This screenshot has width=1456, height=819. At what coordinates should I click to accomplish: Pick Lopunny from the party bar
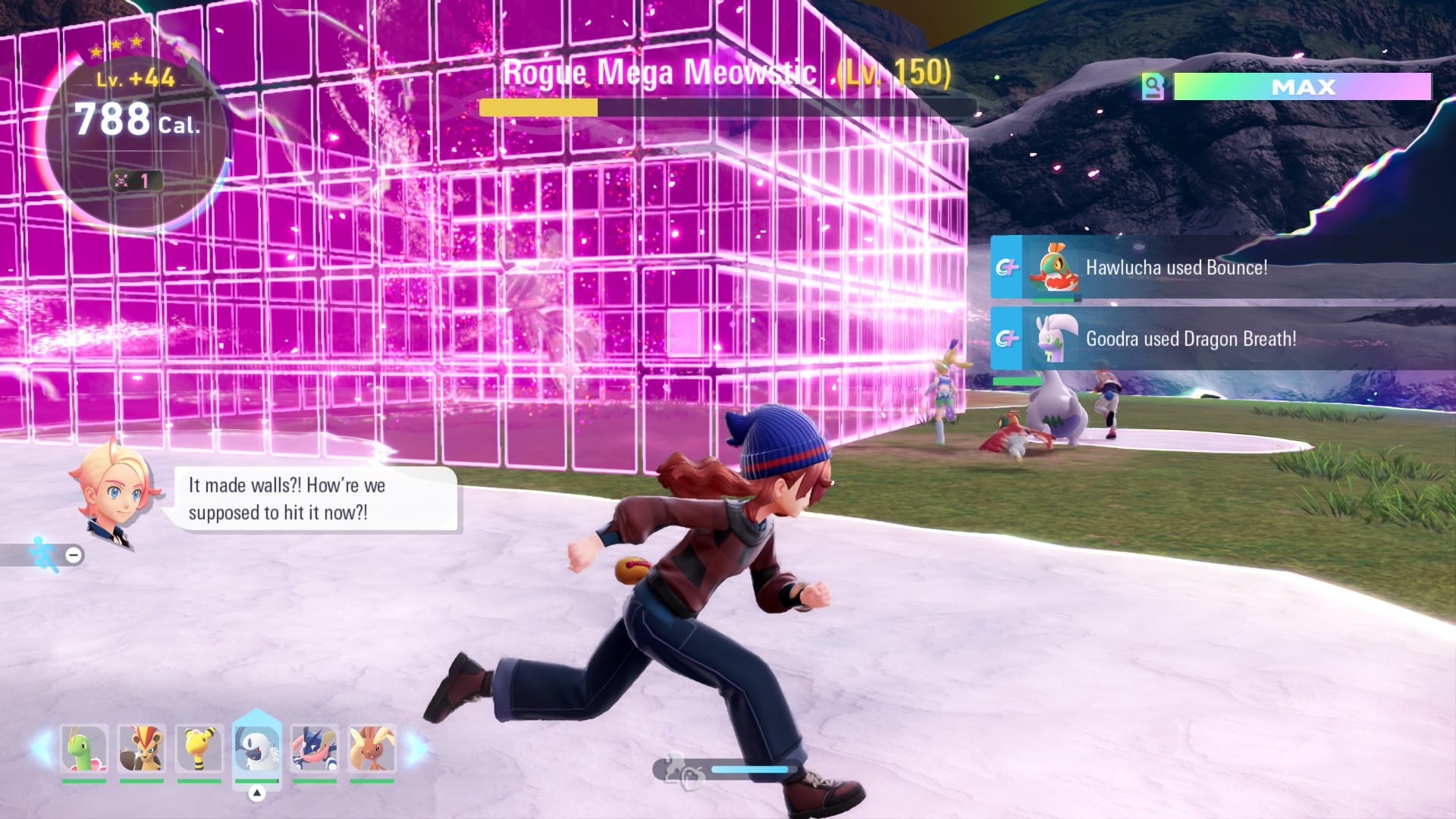point(372,749)
